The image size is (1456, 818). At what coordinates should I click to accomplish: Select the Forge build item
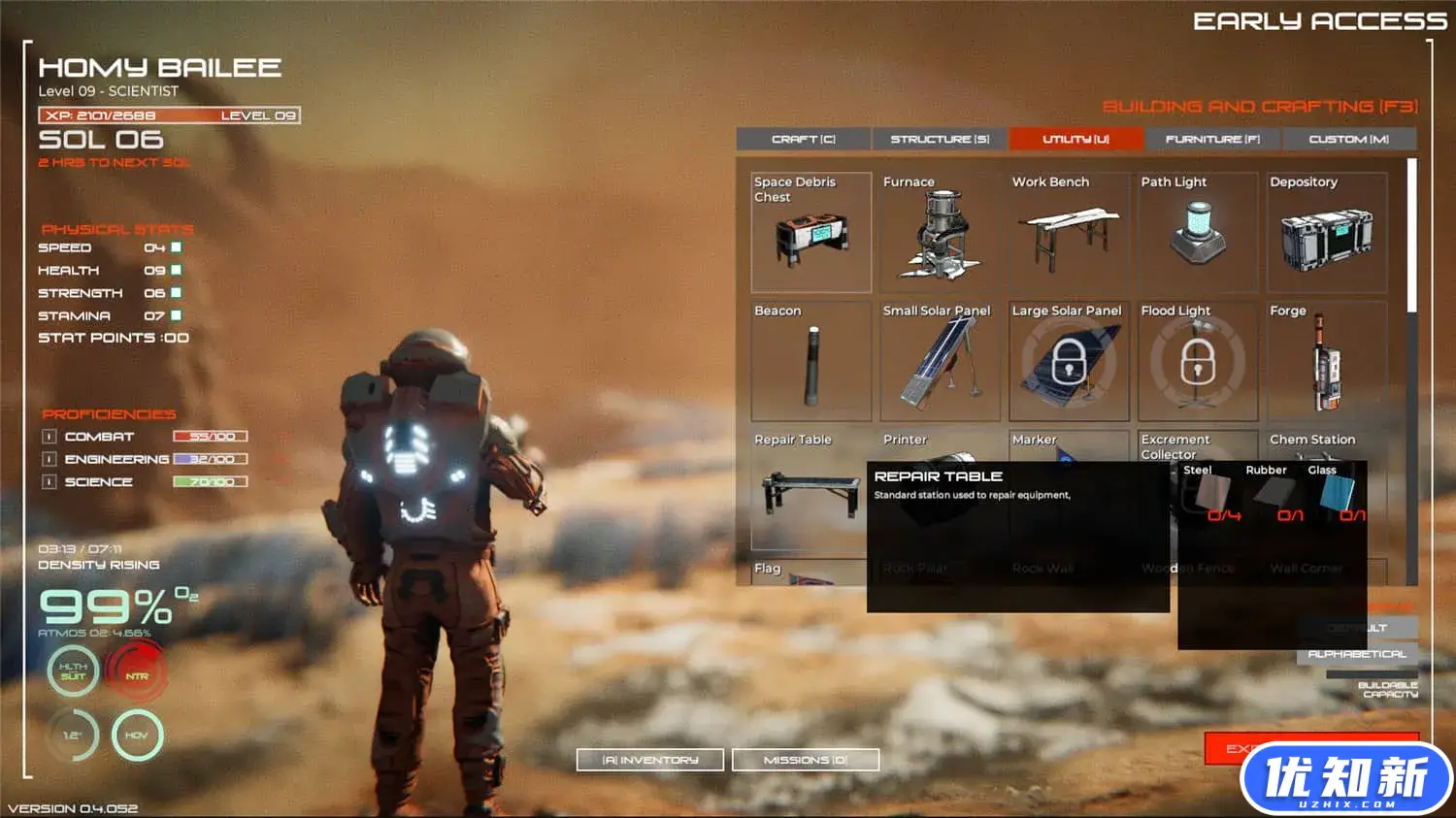click(x=1327, y=362)
